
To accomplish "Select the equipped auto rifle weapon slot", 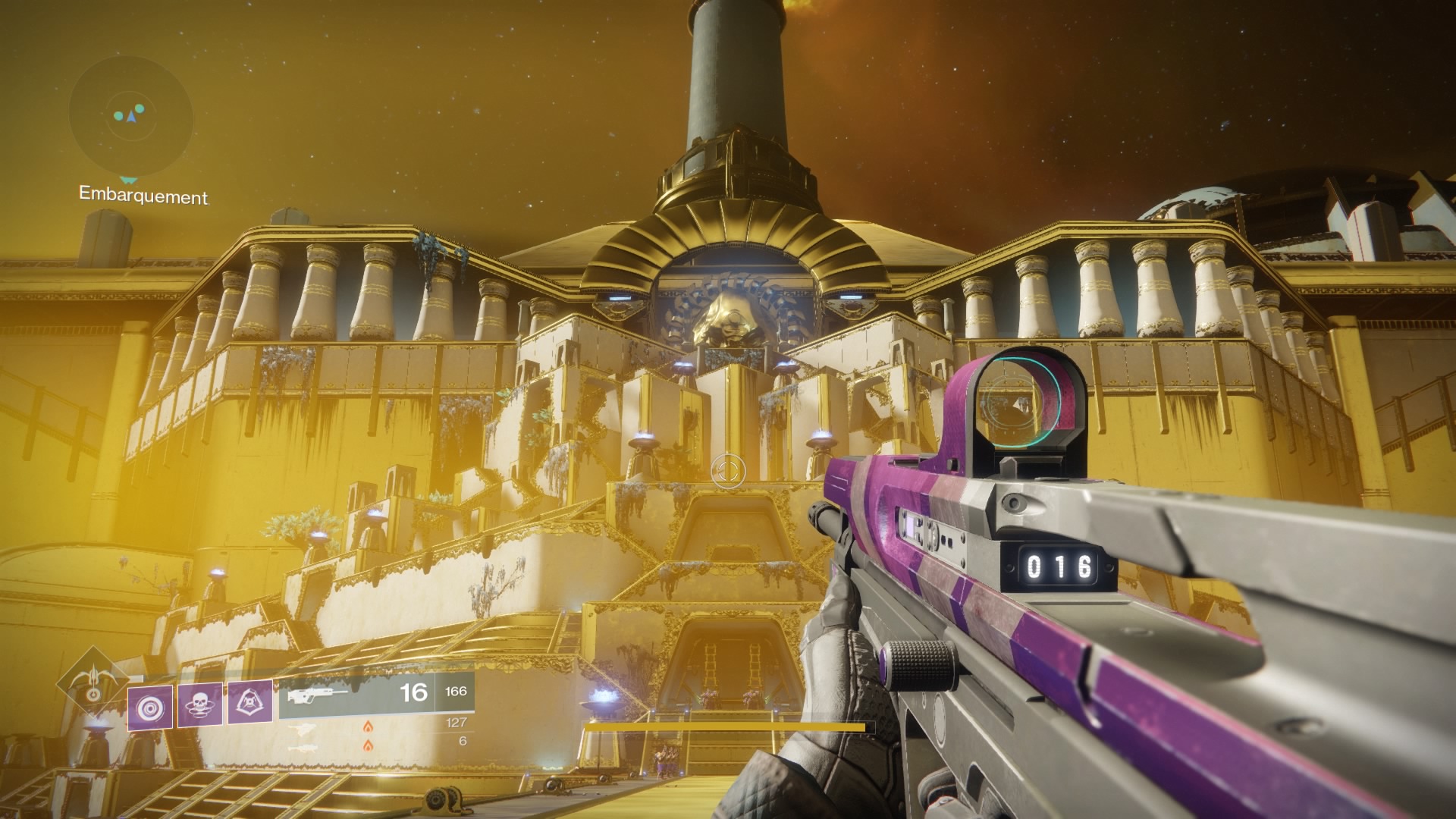I will pos(376,693).
